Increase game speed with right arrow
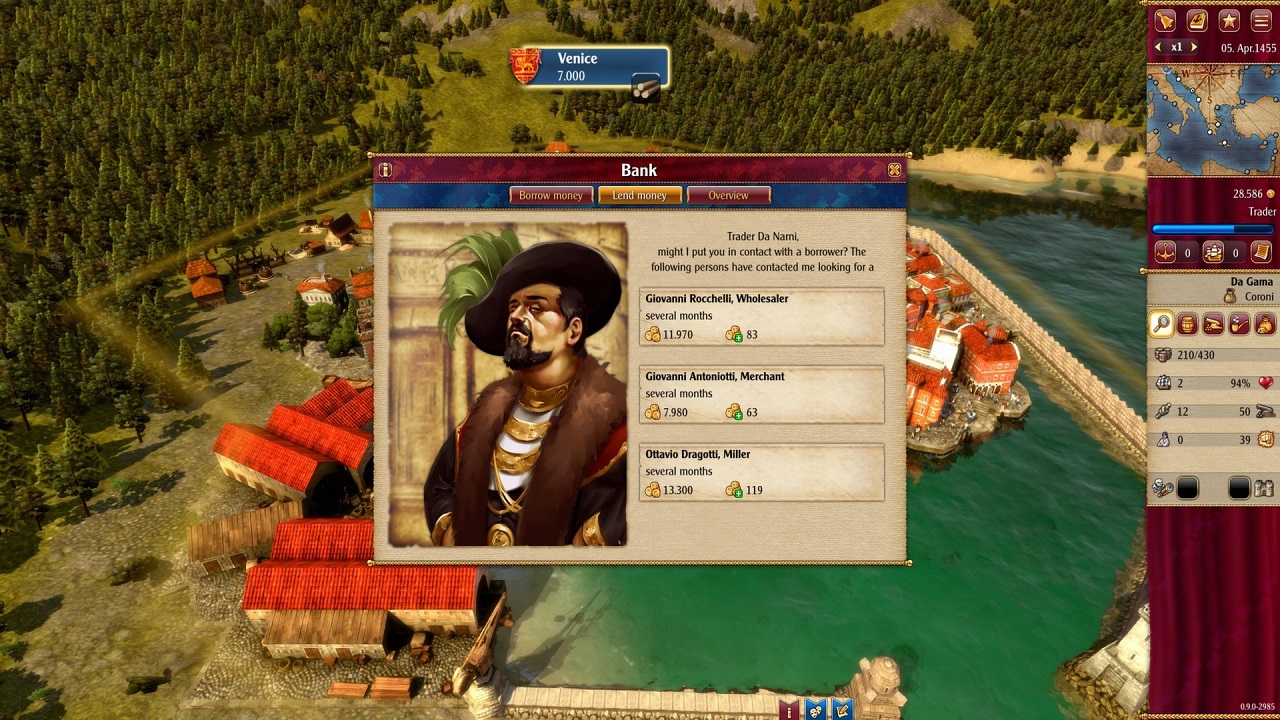Screen dimensions: 1280x720 point(1193,47)
